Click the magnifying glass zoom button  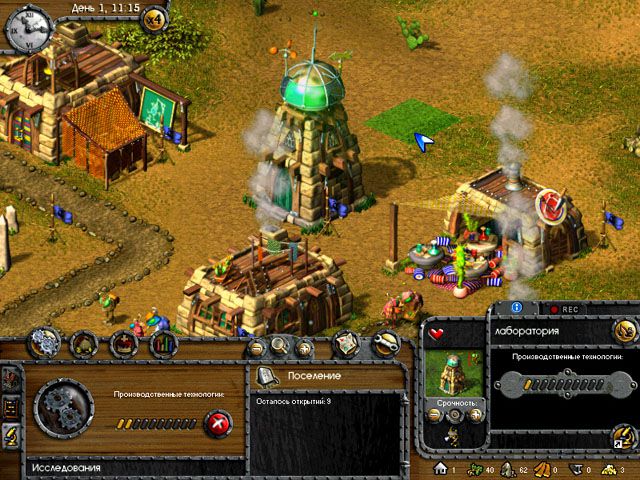click(279, 347)
